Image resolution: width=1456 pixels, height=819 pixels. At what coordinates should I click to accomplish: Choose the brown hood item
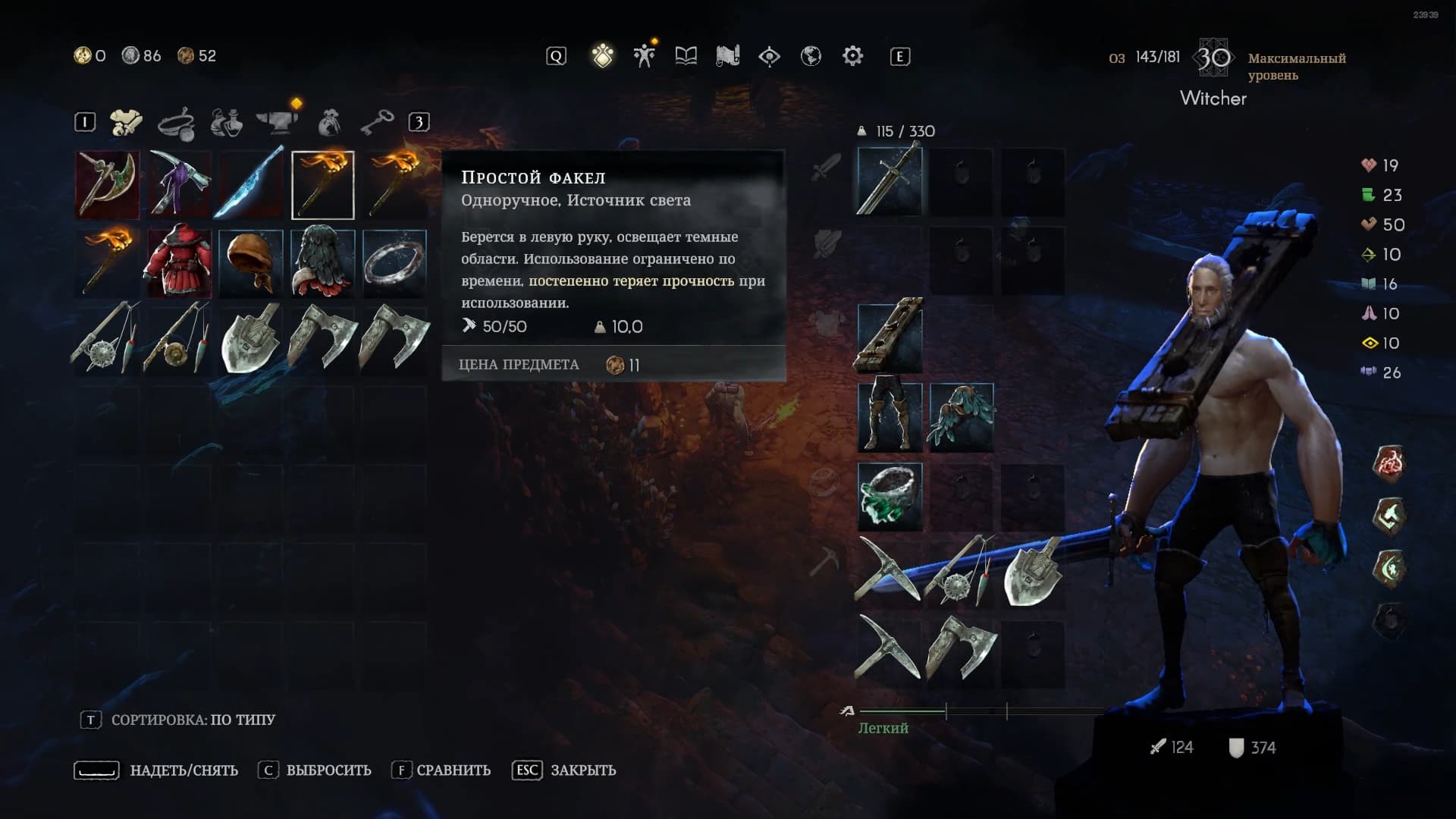coord(250,262)
